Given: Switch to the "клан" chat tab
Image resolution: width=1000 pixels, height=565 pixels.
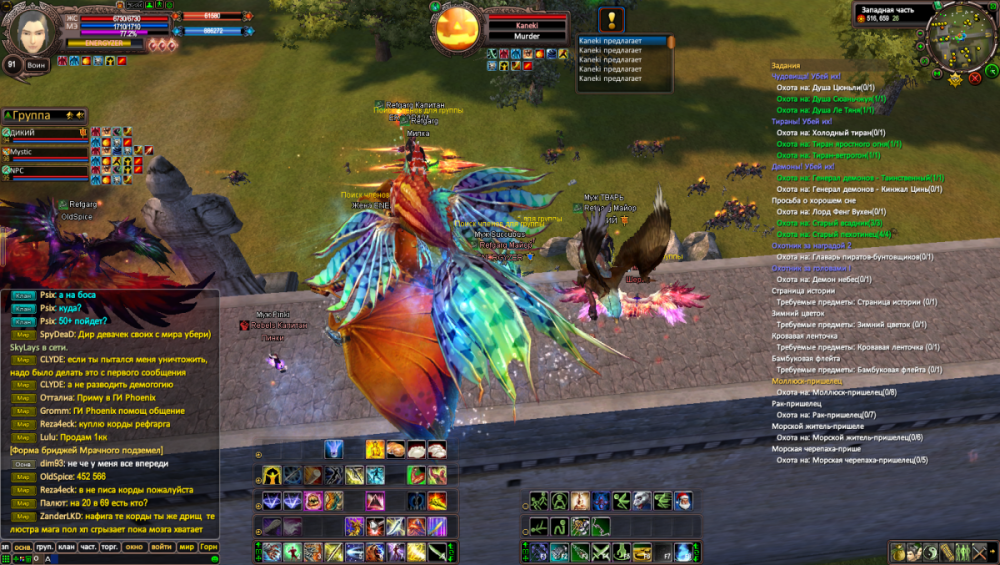Looking at the screenshot, I should click(68, 548).
